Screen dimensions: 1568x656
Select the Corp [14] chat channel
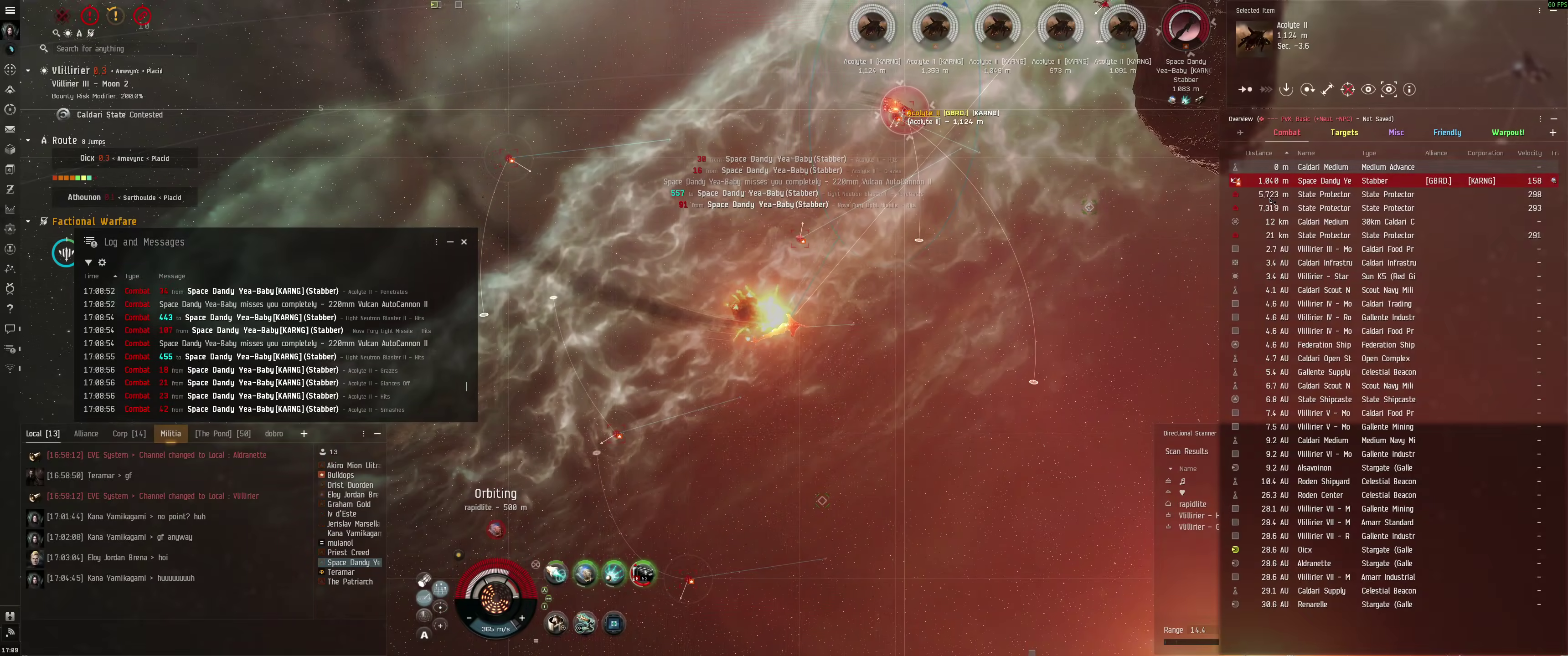coord(129,433)
